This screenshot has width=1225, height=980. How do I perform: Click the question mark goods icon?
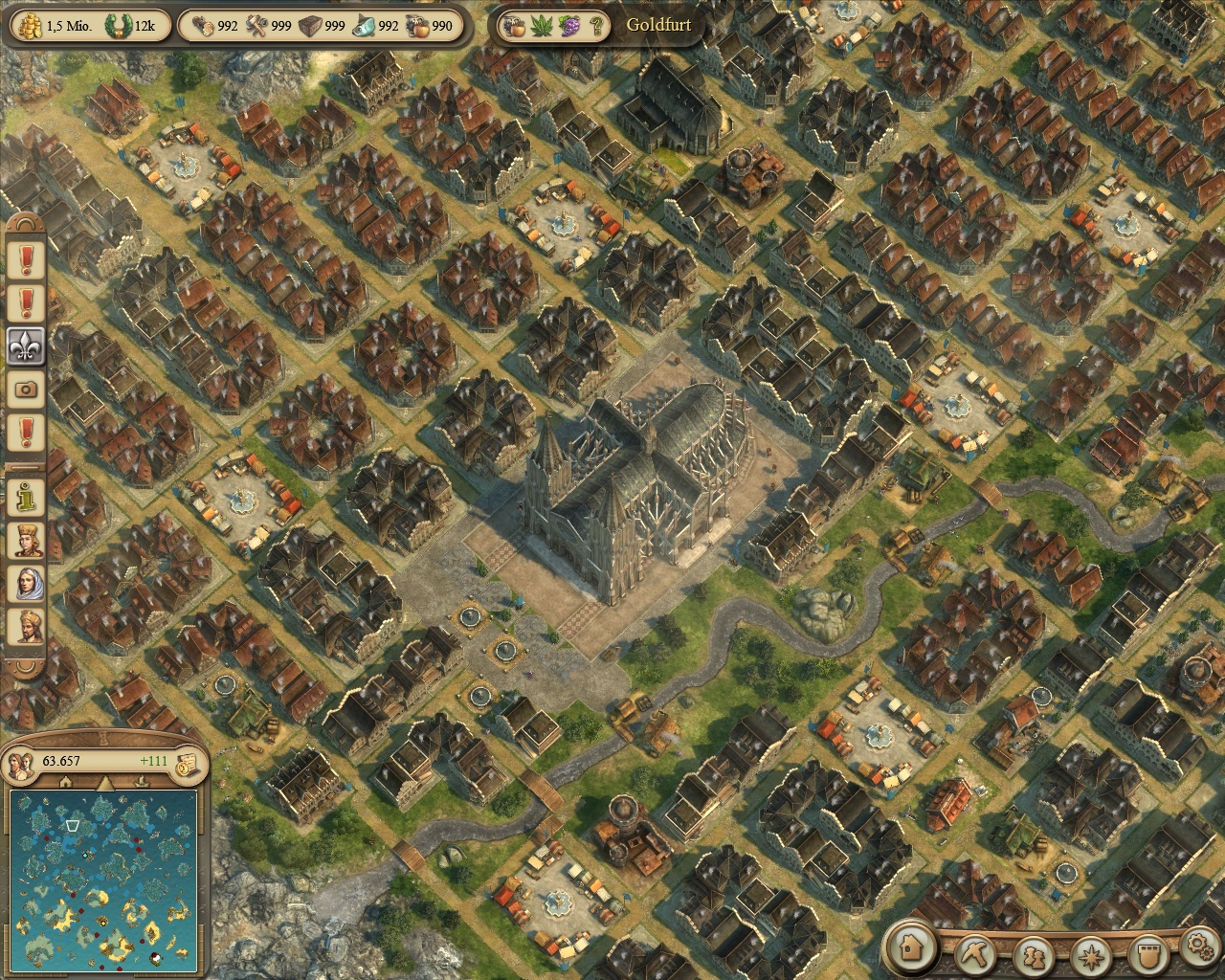[596, 26]
